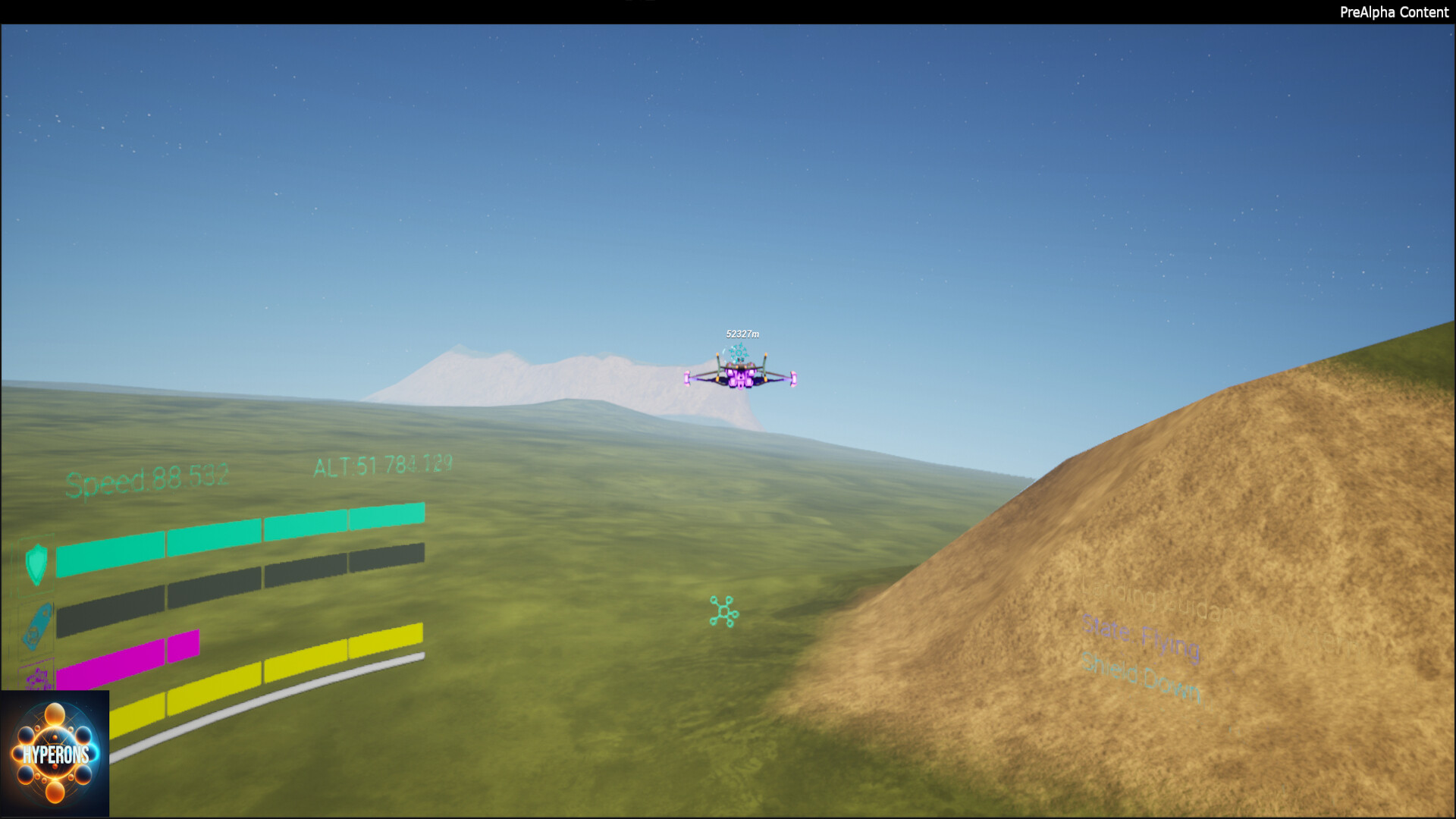Expand the Speed readout display
This screenshot has width=1456, height=819.
click(x=148, y=475)
